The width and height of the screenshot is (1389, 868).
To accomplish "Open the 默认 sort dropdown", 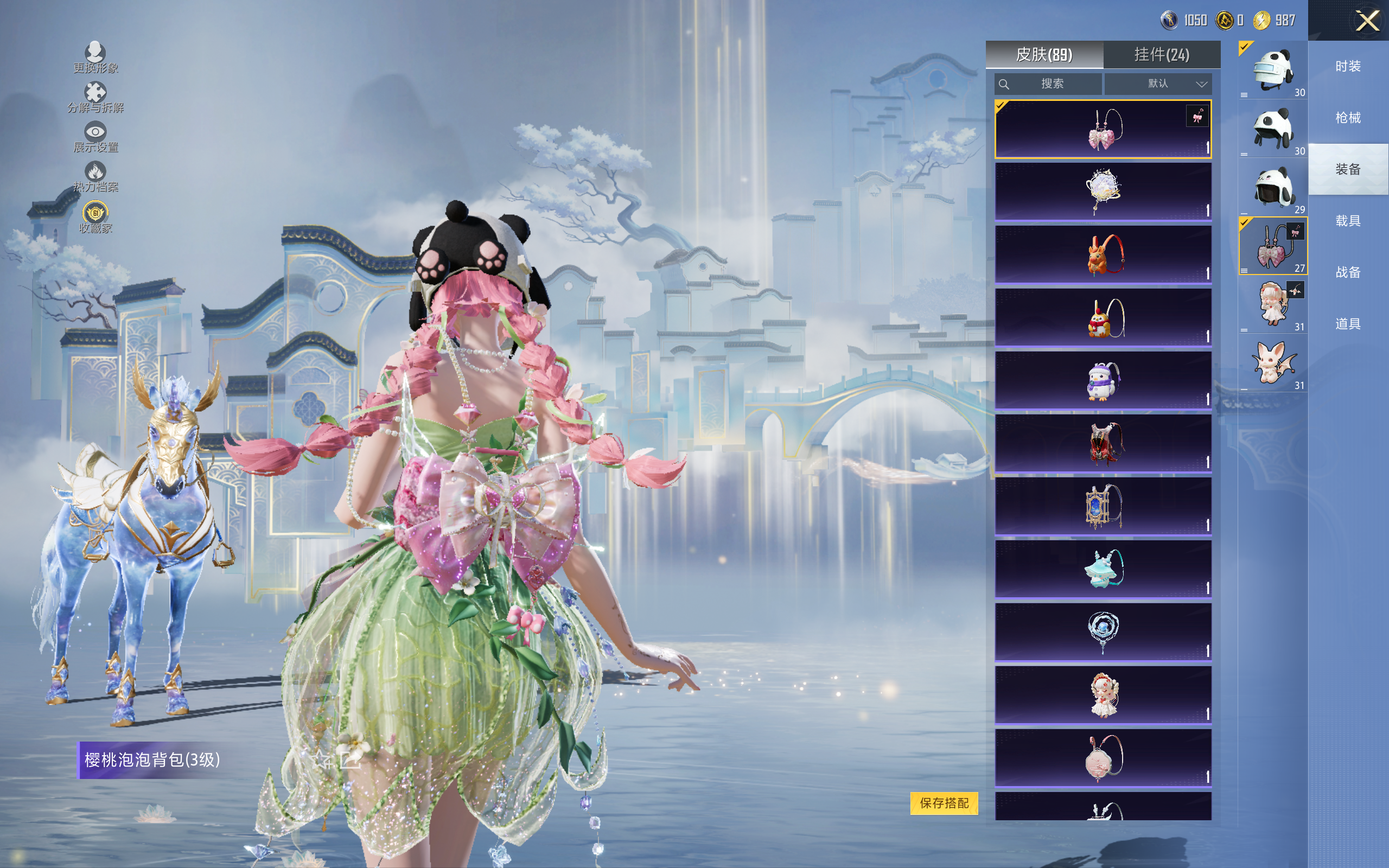I will (1158, 84).
